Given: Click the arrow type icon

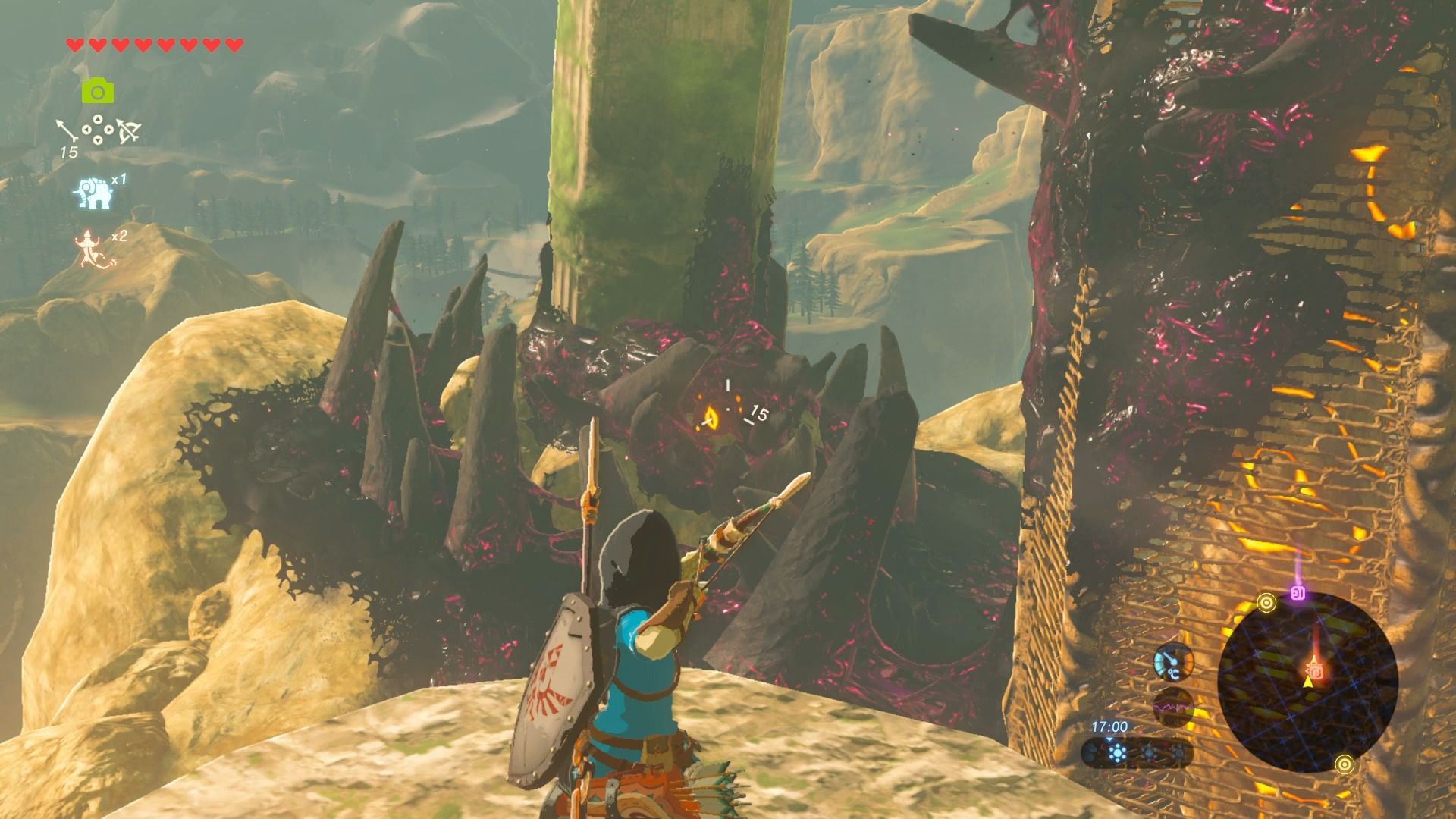Looking at the screenshot, I should click(67, 130).
